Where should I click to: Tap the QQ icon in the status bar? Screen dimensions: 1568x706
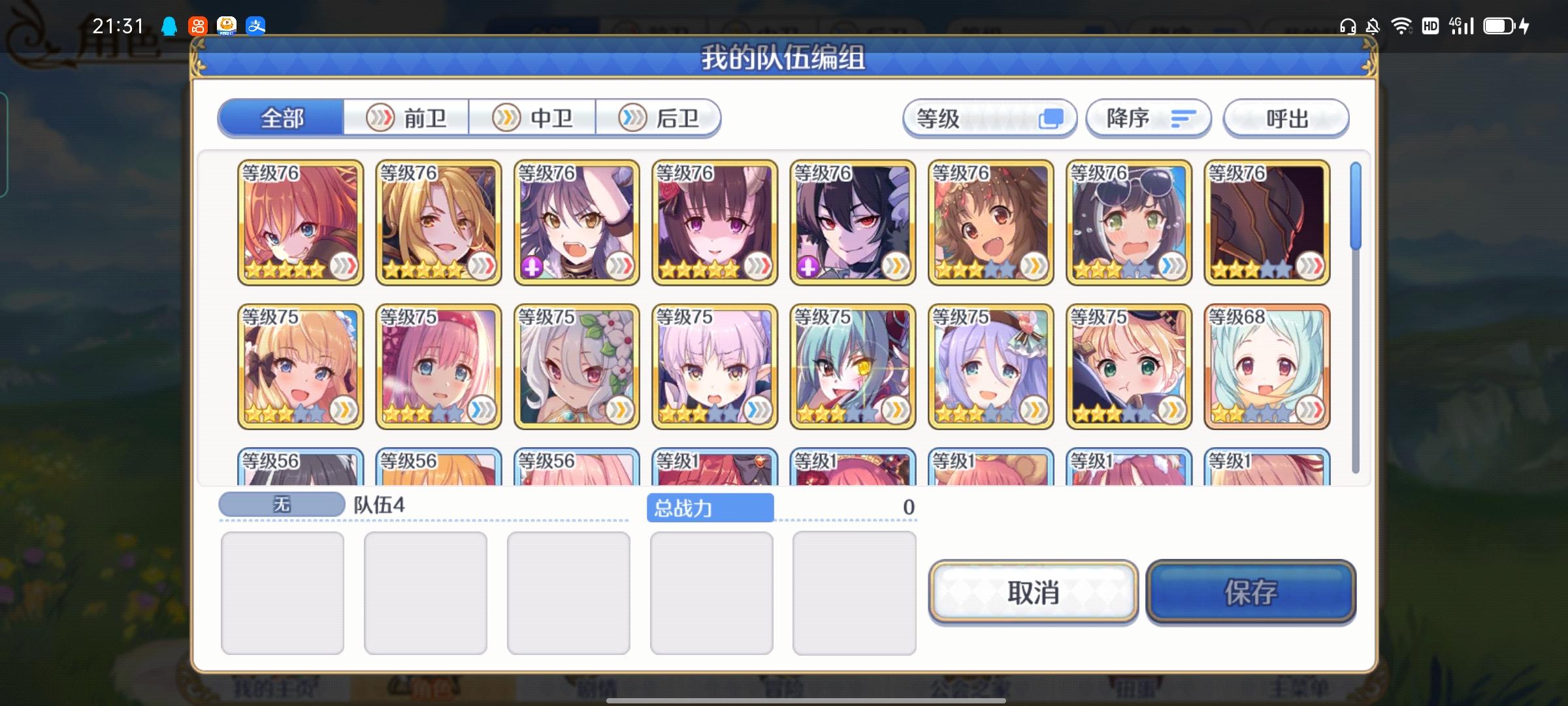(x=170, y=26)
